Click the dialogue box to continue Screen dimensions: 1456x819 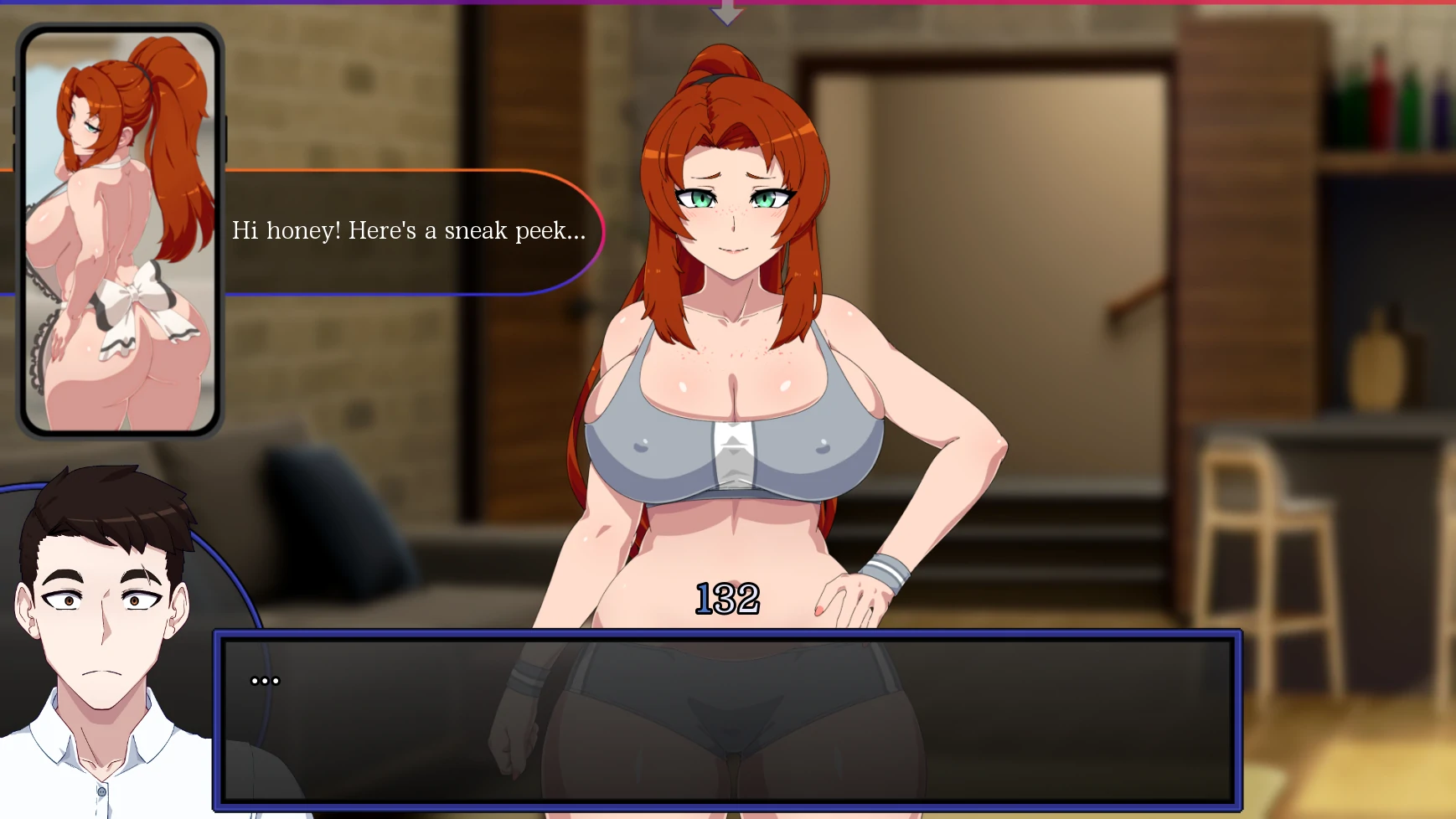pyautogui.click(x=727, y=720)
